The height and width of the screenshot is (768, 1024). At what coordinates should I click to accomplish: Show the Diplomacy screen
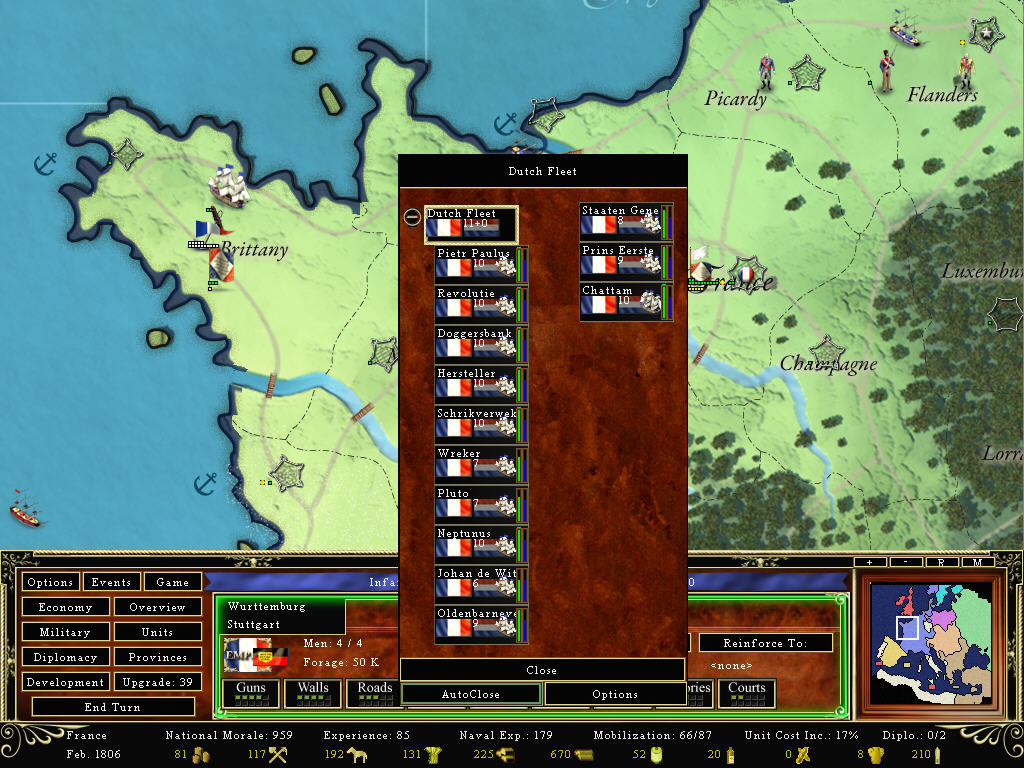pos(65,657)
